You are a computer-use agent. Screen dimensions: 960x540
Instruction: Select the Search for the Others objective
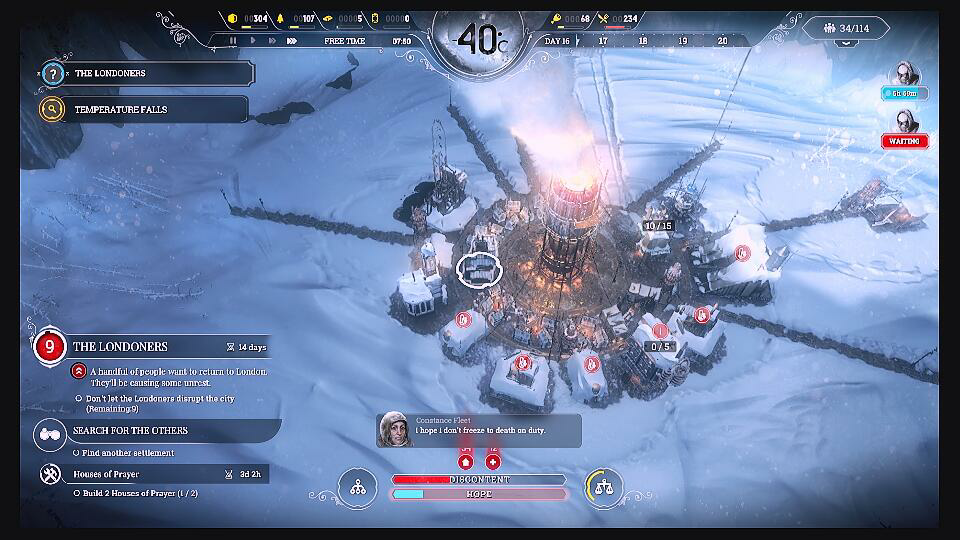coord(150,431)
